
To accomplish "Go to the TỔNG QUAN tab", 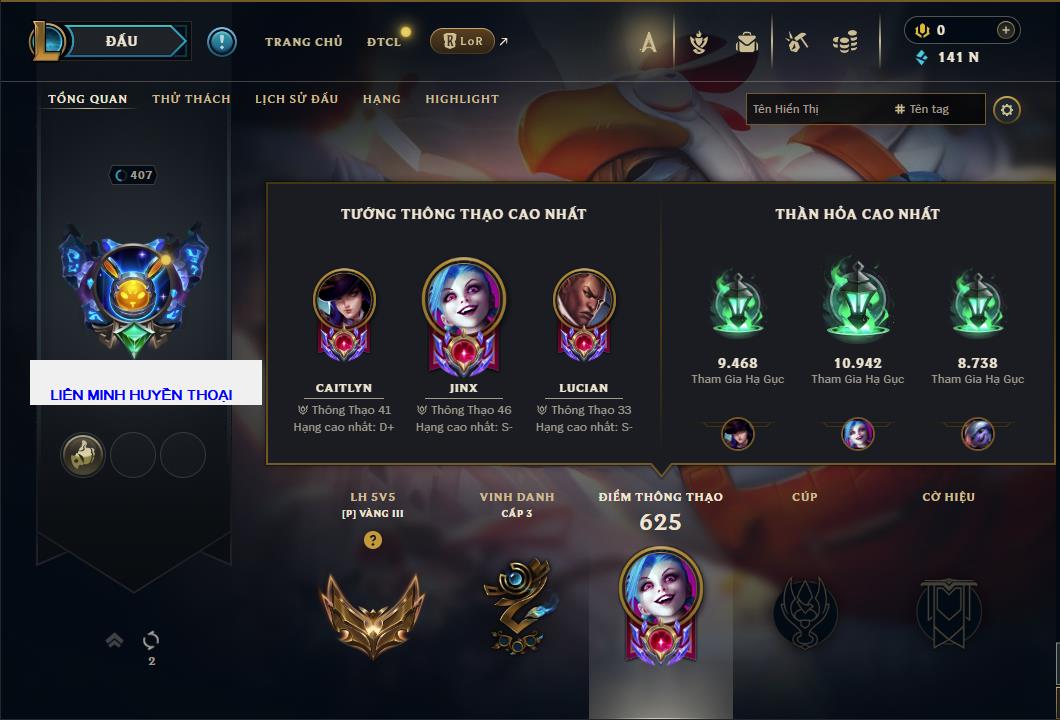I will 88,99.
